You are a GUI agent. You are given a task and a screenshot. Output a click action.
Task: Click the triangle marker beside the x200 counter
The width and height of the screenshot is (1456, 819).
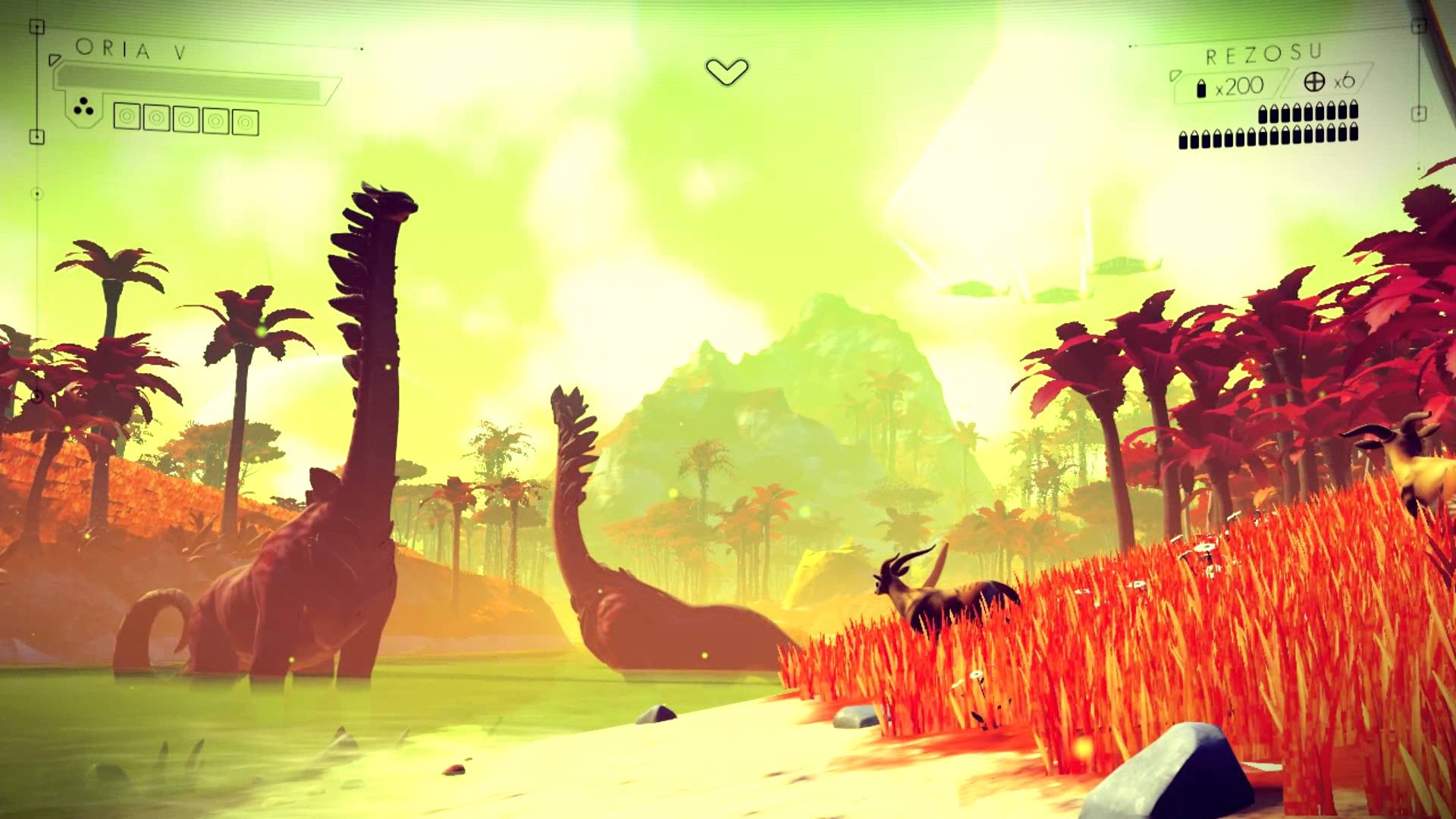tap(1176, 77)
